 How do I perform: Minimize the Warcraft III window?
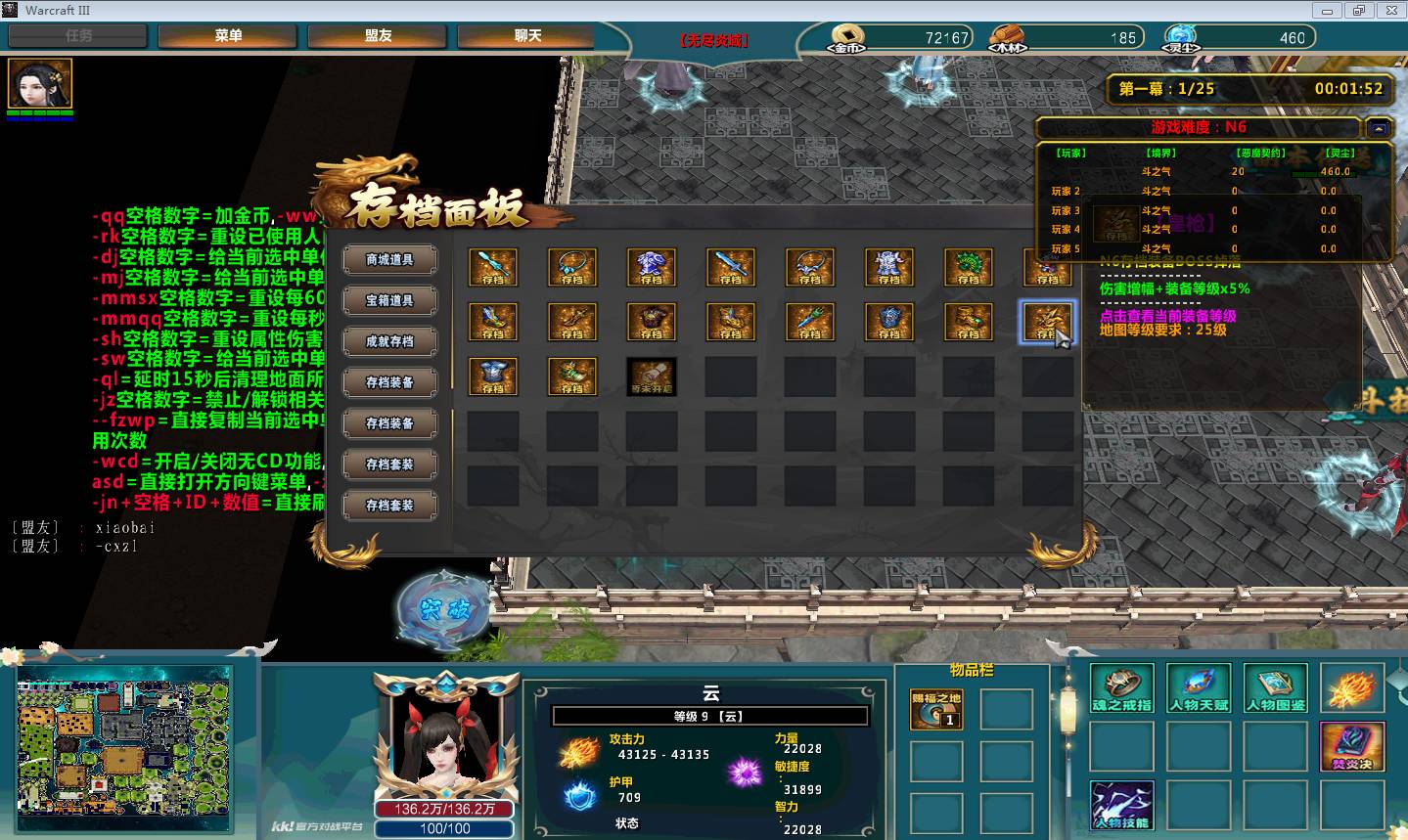click(x=1328, y=11)
